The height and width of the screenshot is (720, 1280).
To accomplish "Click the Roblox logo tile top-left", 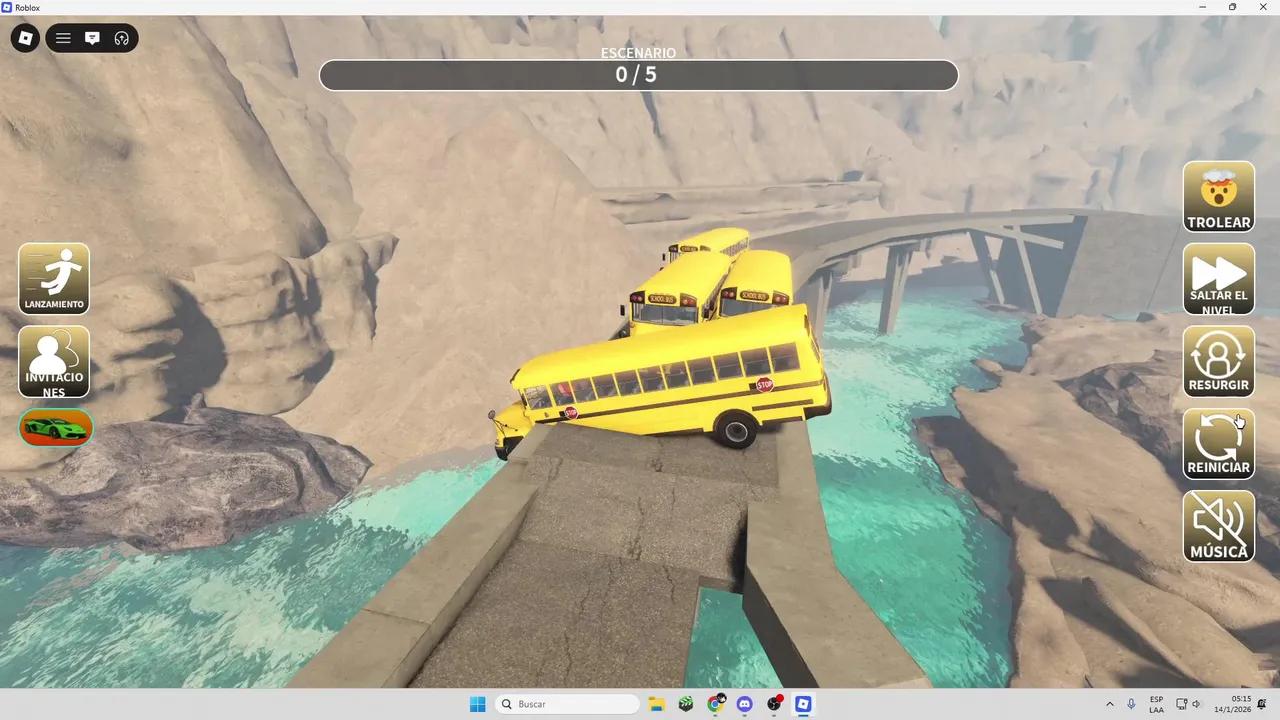I will pyautogui.click(x=25, y=38).
